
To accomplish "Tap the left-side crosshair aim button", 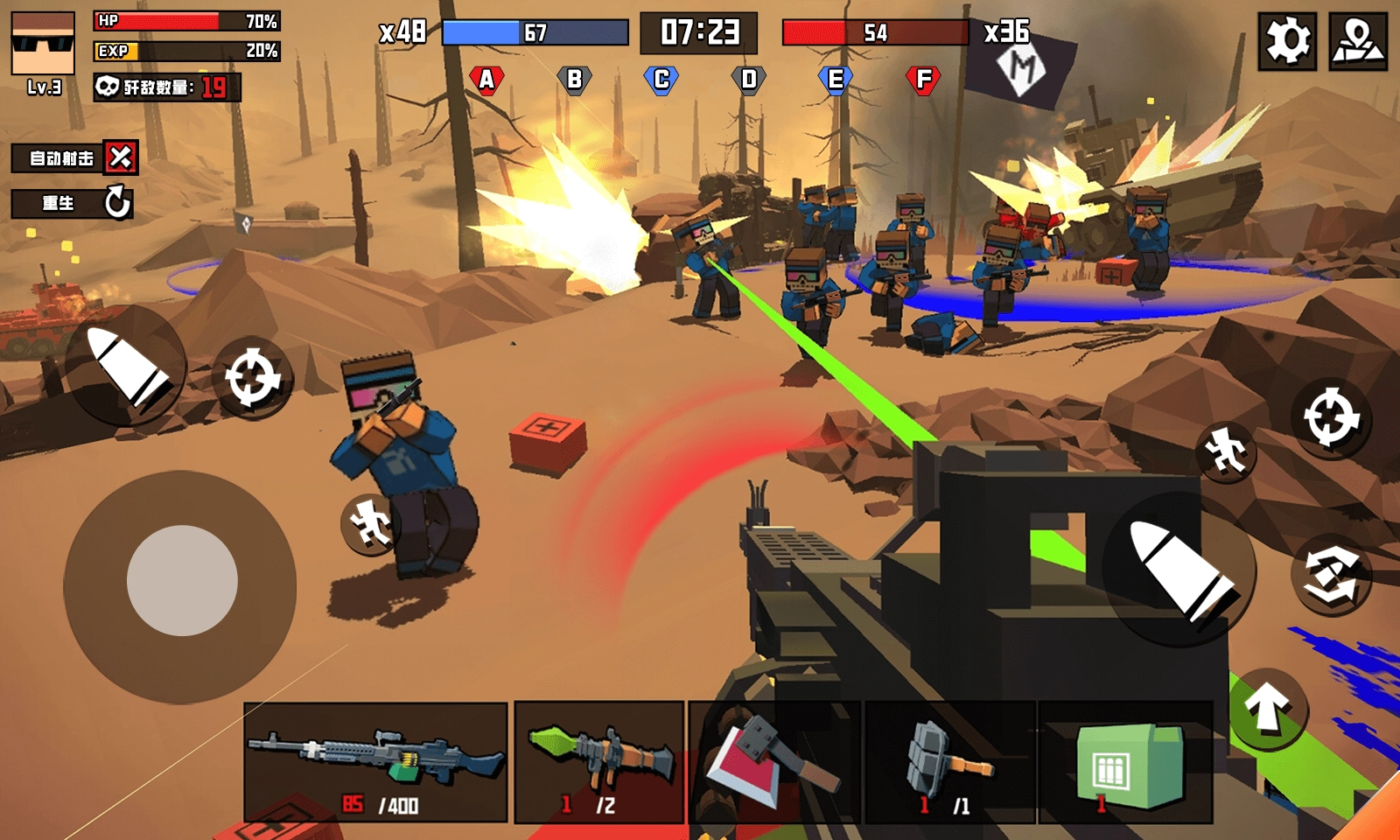I will pos(252,378).
